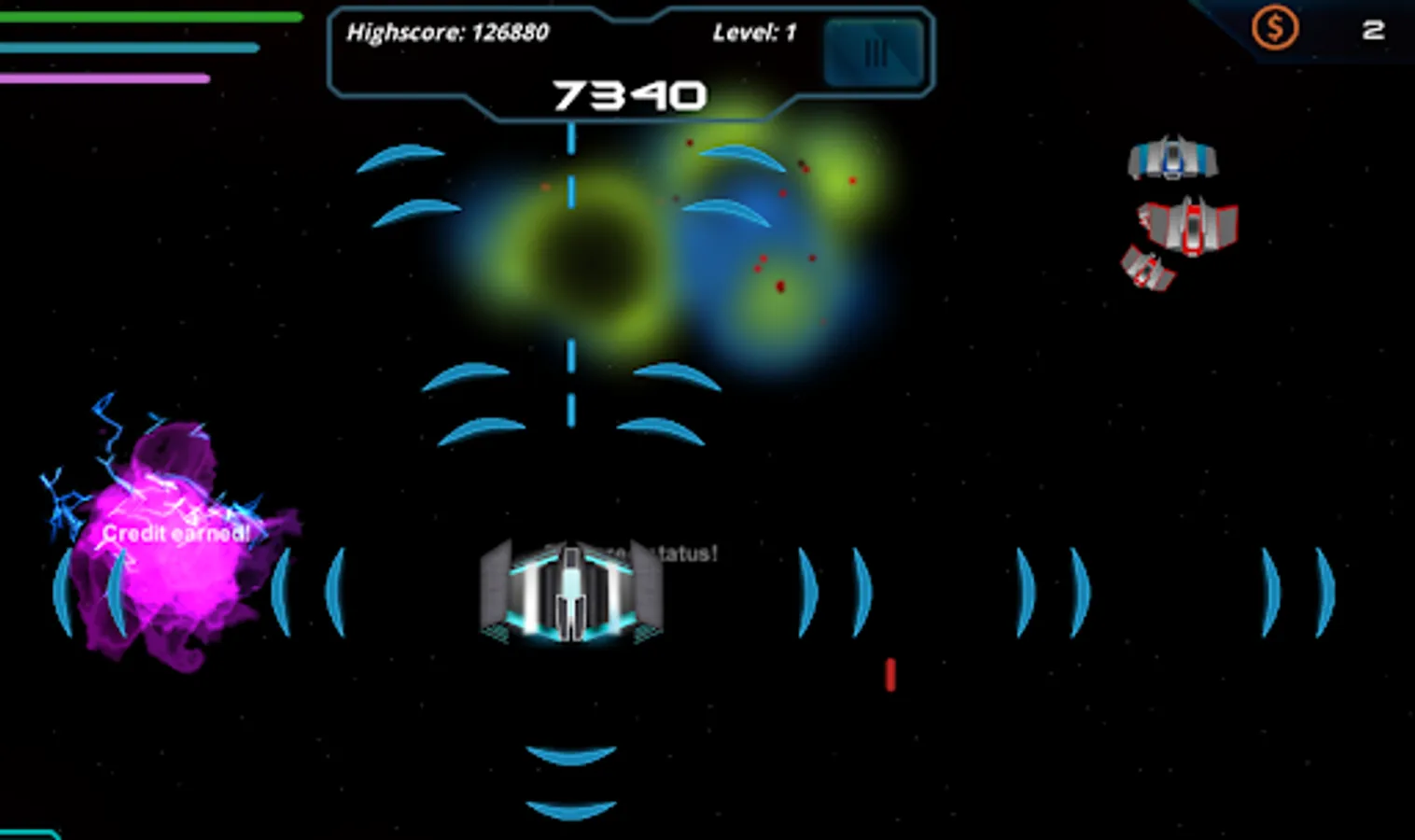Select the score 7340 display
Image resolution: width=1415 pixels, height=840 pixels.
tap(630, 94)
